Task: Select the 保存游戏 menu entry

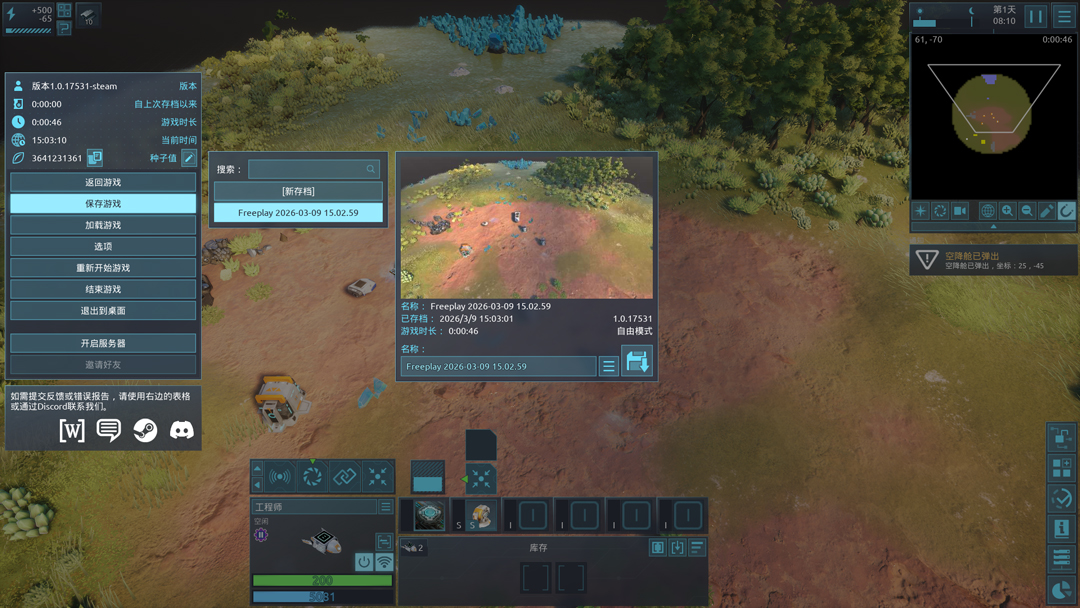Action: [103, 204]
